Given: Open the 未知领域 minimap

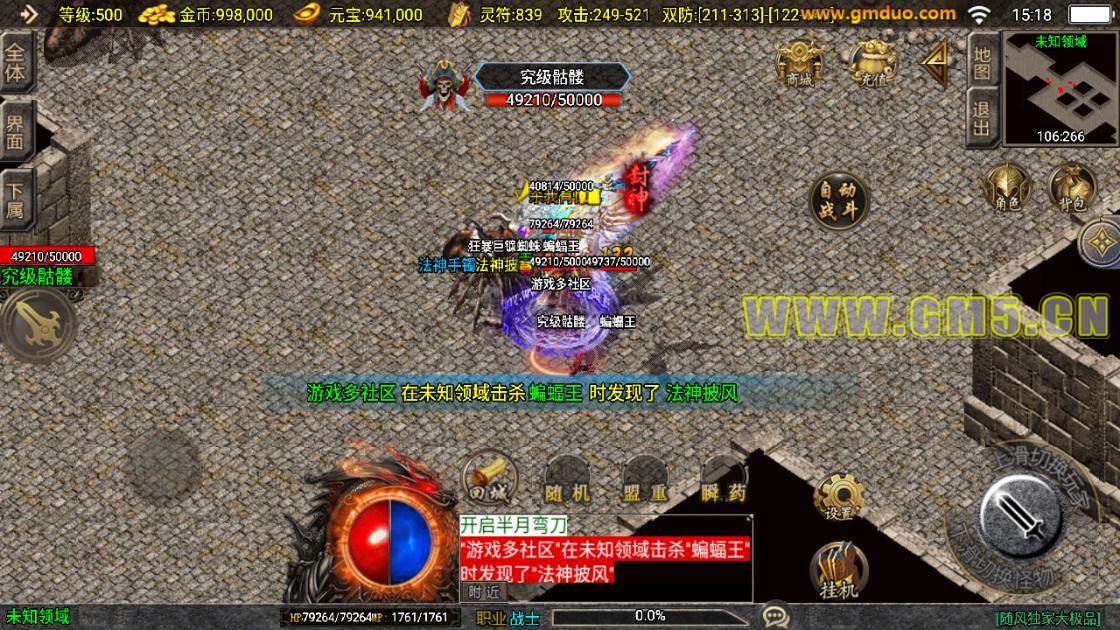Looking at the screenshot, I should (1060, 88).
